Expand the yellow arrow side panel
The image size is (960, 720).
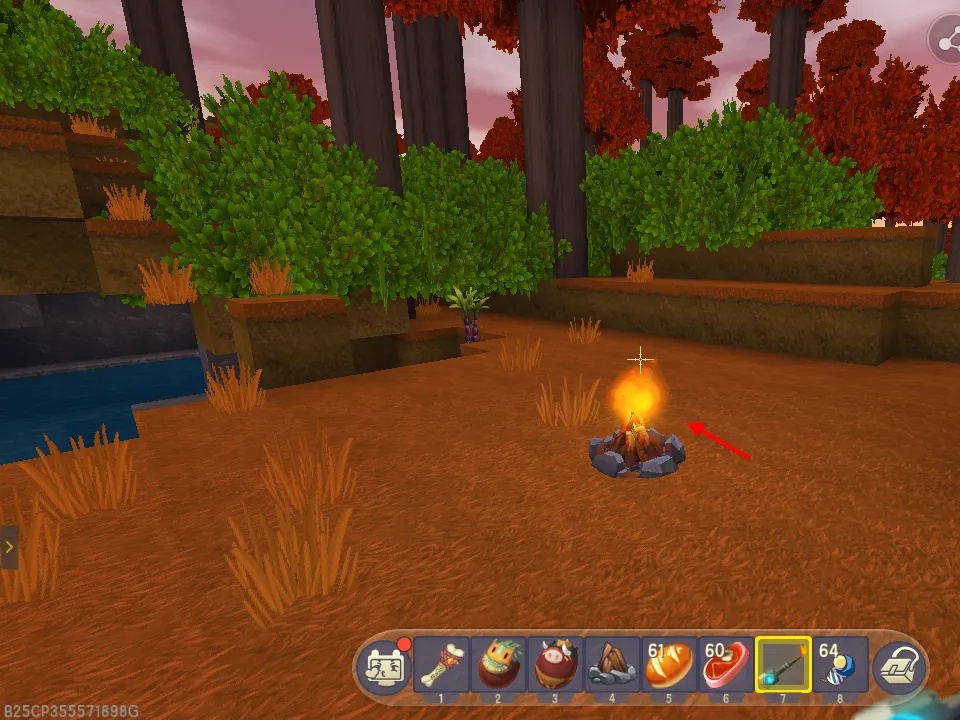(8, 547)
